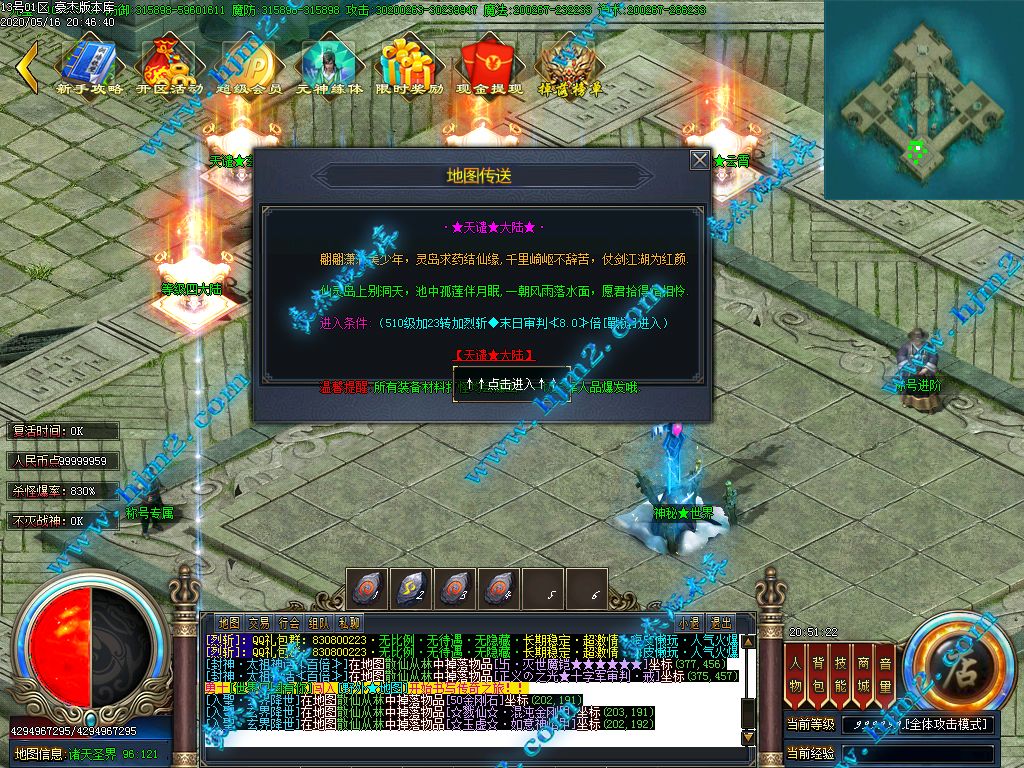
Task: Open the 现金提现 cash withdrawal envelope
Action: pyautogui.click(x=490, y=68)
